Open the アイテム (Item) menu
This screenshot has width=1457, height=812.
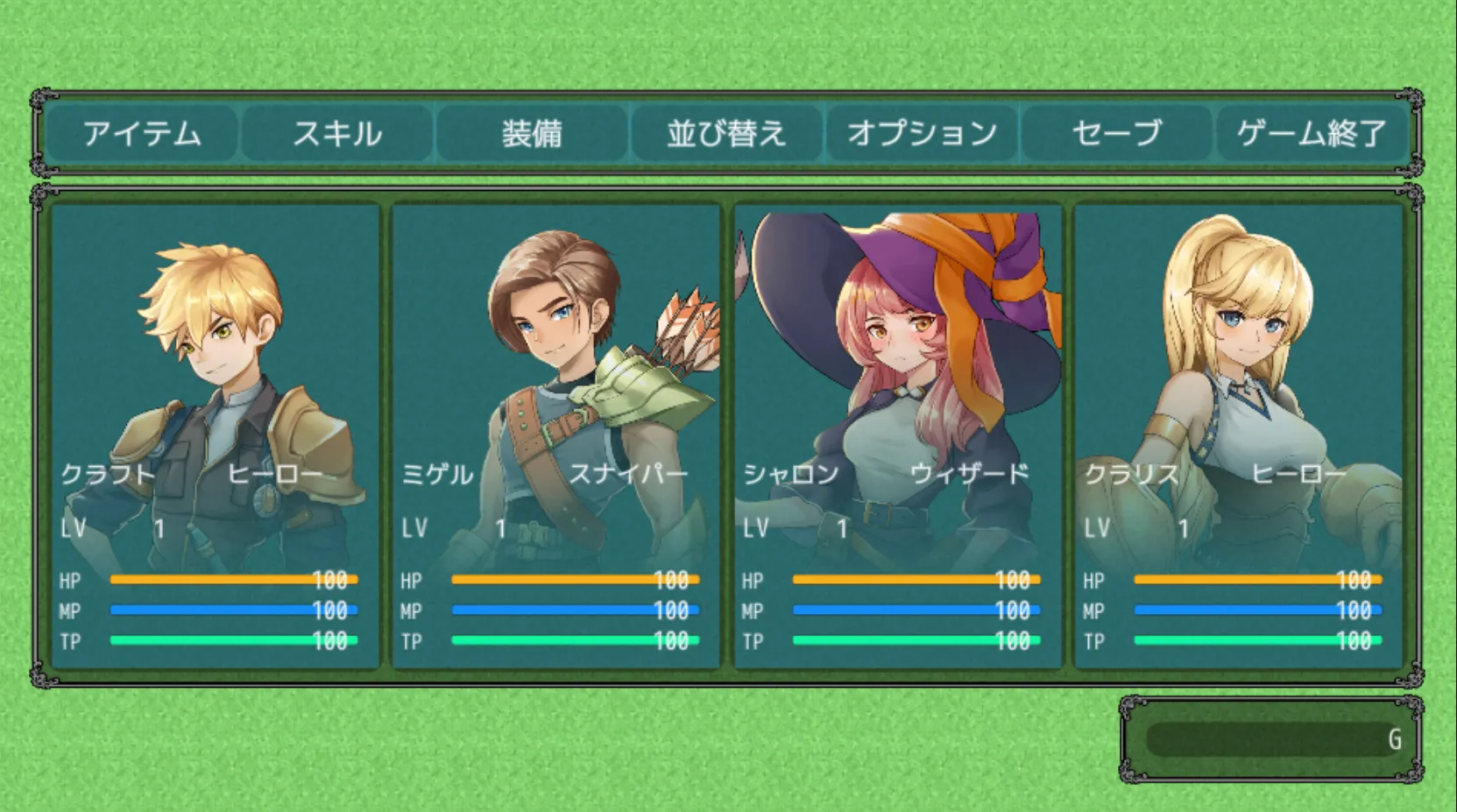pyautogui.click(x=142, y=133)
